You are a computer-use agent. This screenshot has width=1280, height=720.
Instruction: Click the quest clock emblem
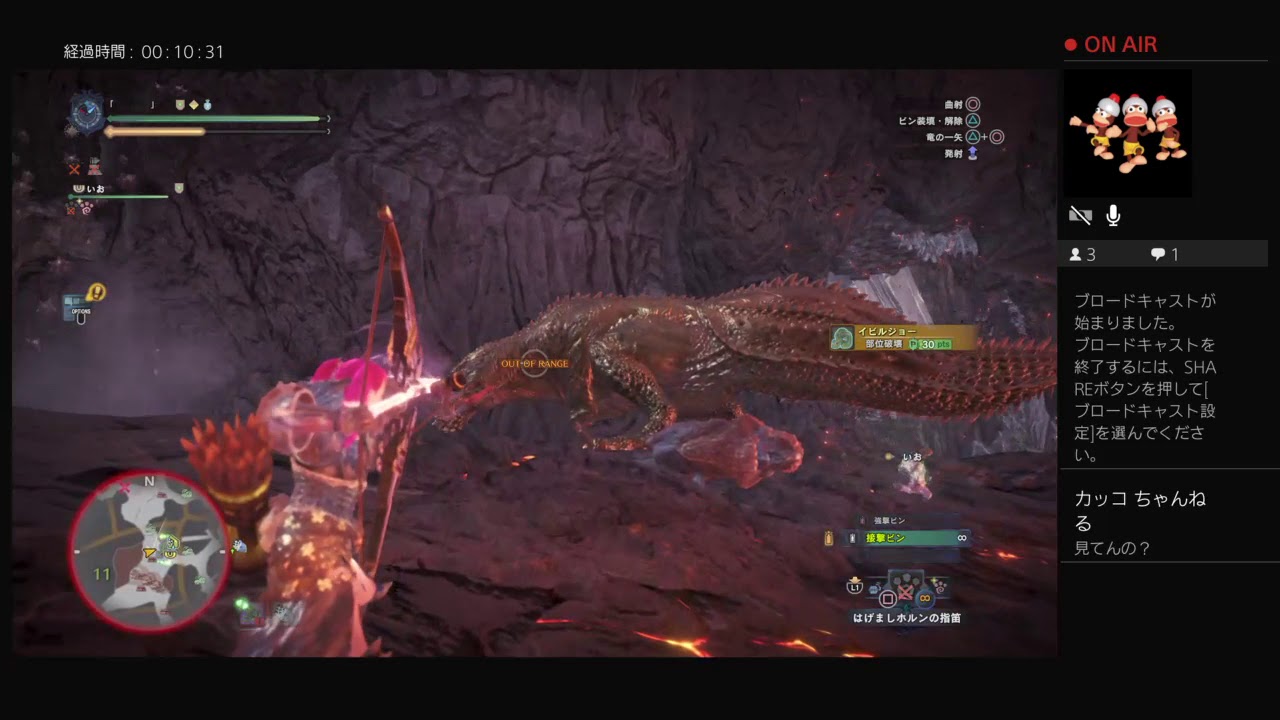point(86,113)
